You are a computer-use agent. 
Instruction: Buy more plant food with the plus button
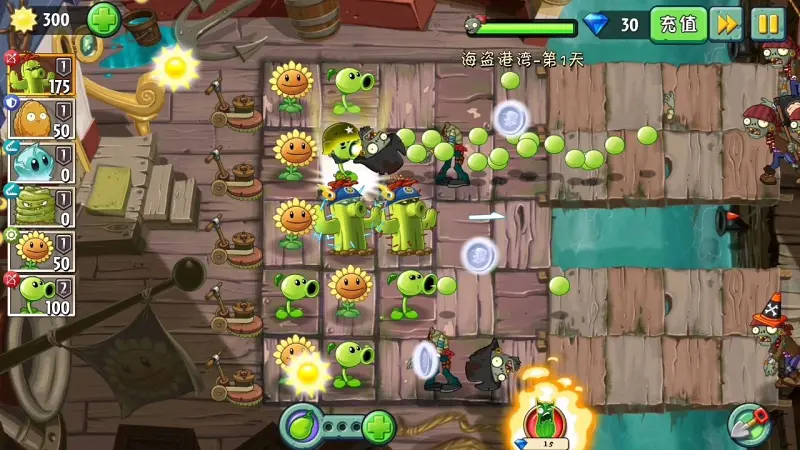click(378, 427)
